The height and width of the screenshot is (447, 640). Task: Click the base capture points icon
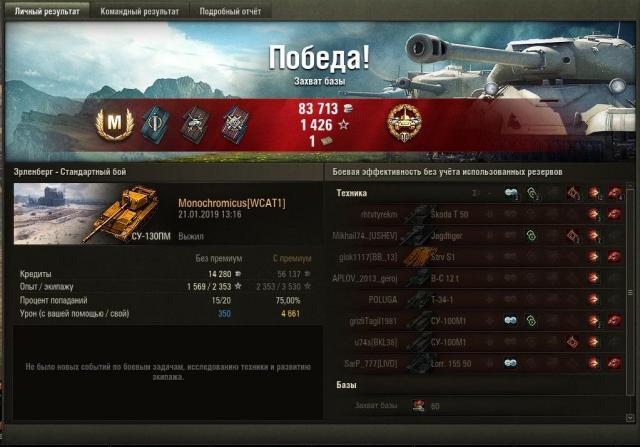click(x=418, y=406)
